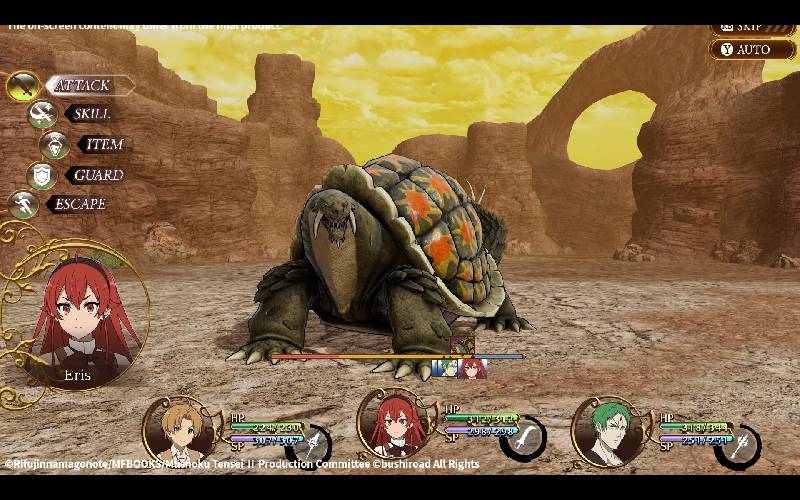
Task: Select the brown-haired party member portrait
Action: [180, 430]
